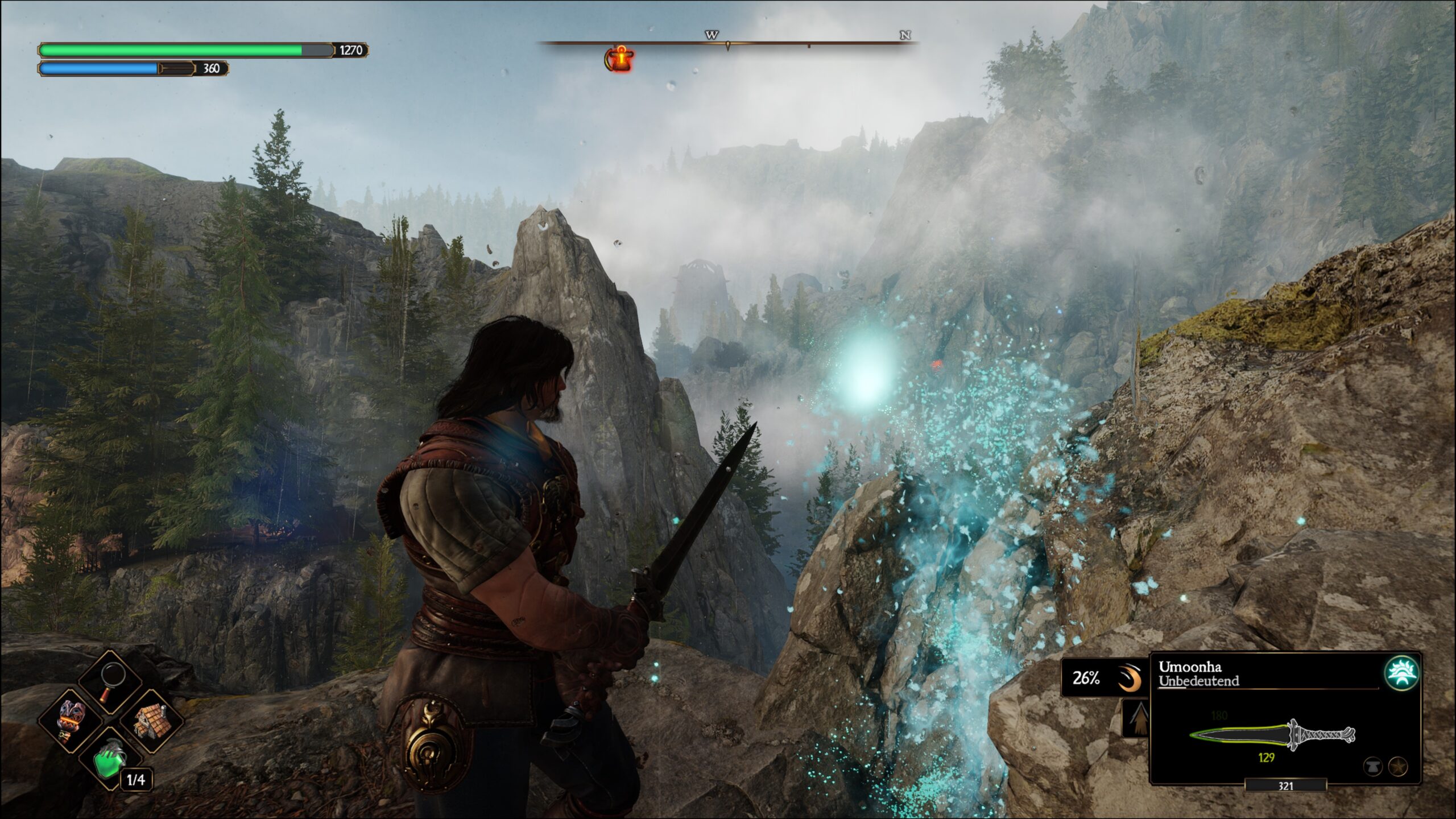Select the glowing teal sun emblem
The image size is (1456, 819).
(x=1401, y=673)
